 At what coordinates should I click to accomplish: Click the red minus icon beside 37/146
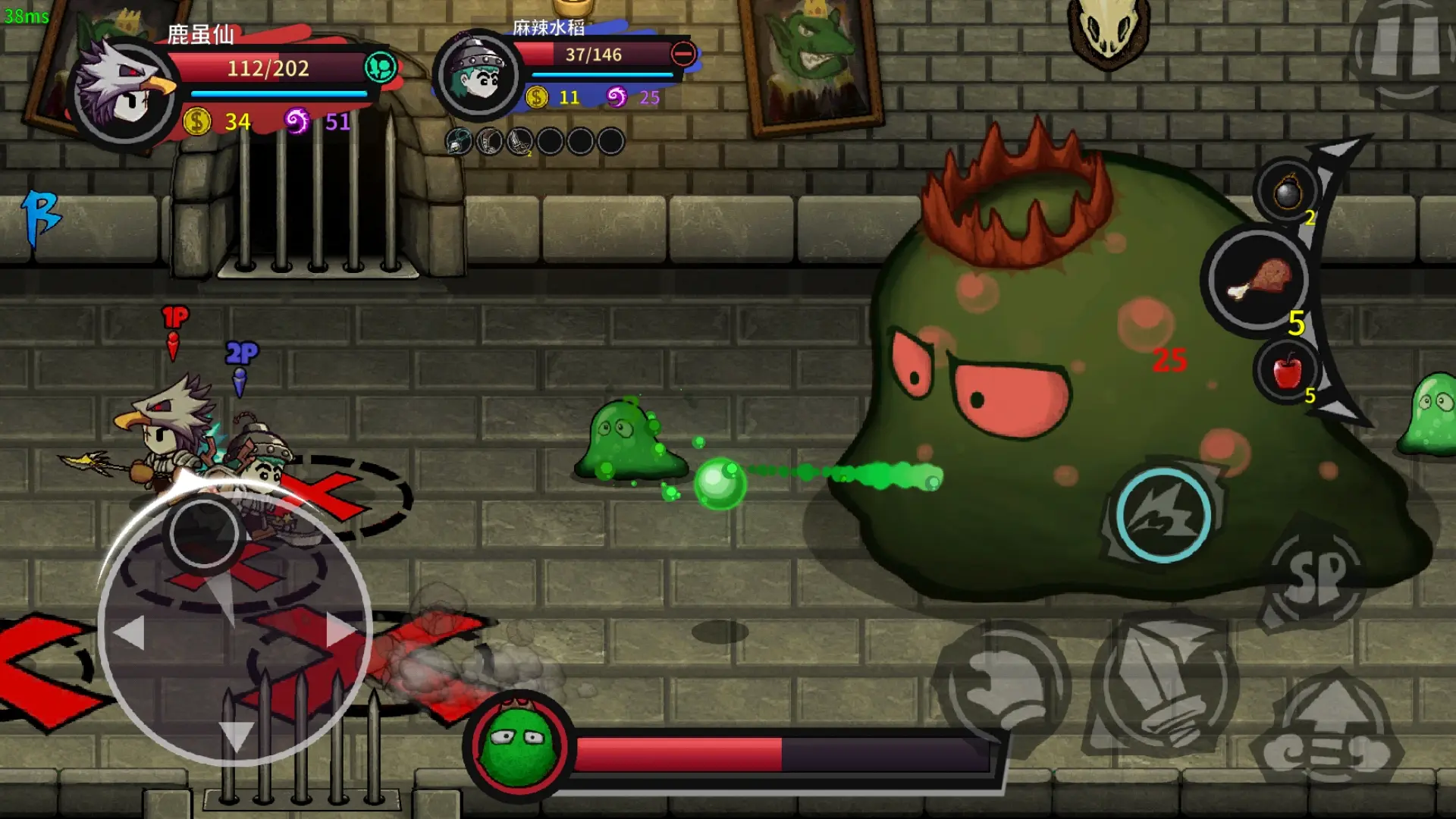pyautogui.click(x=683, y=54)
